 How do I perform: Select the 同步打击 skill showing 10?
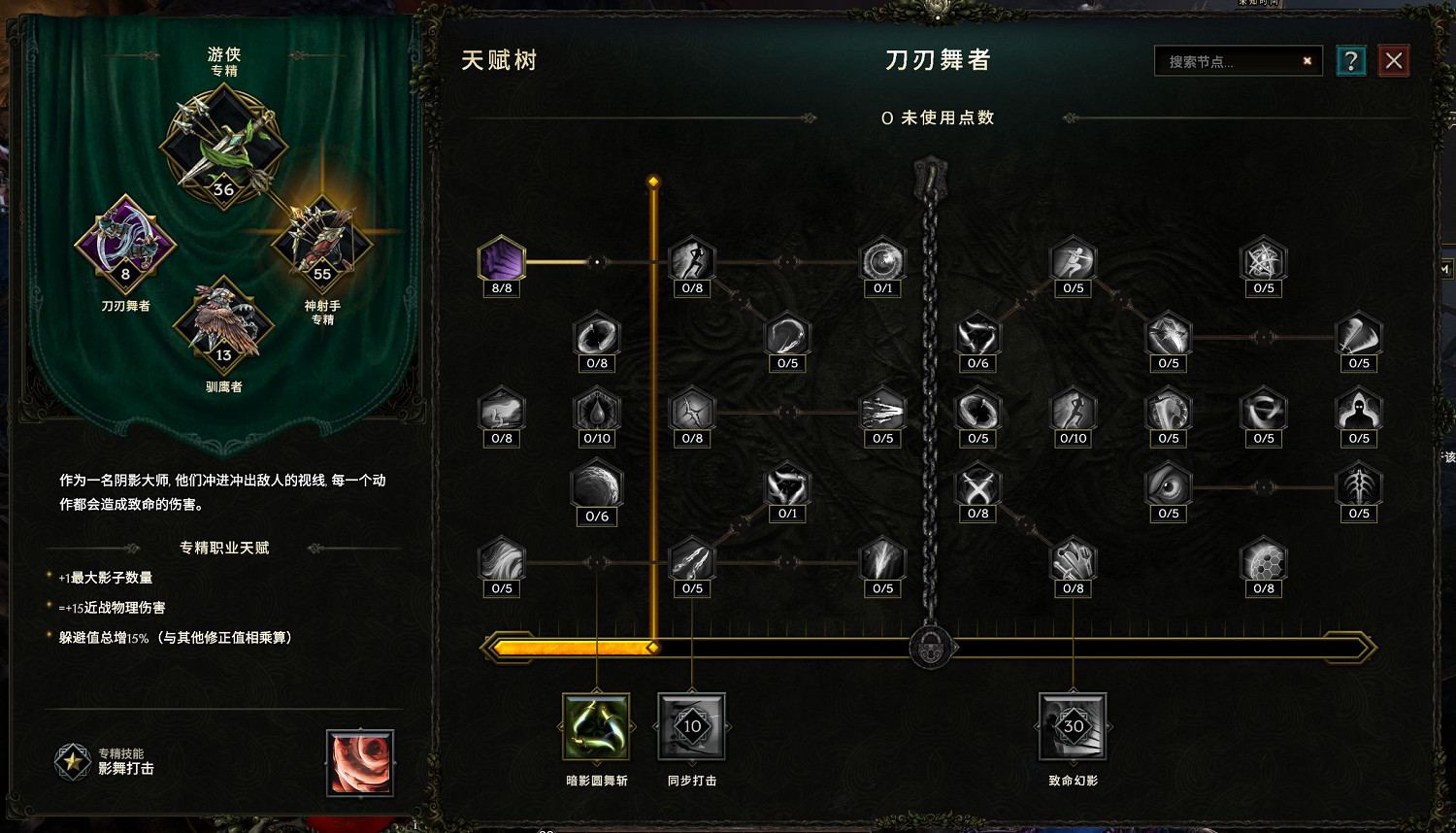tap(691, 727)
